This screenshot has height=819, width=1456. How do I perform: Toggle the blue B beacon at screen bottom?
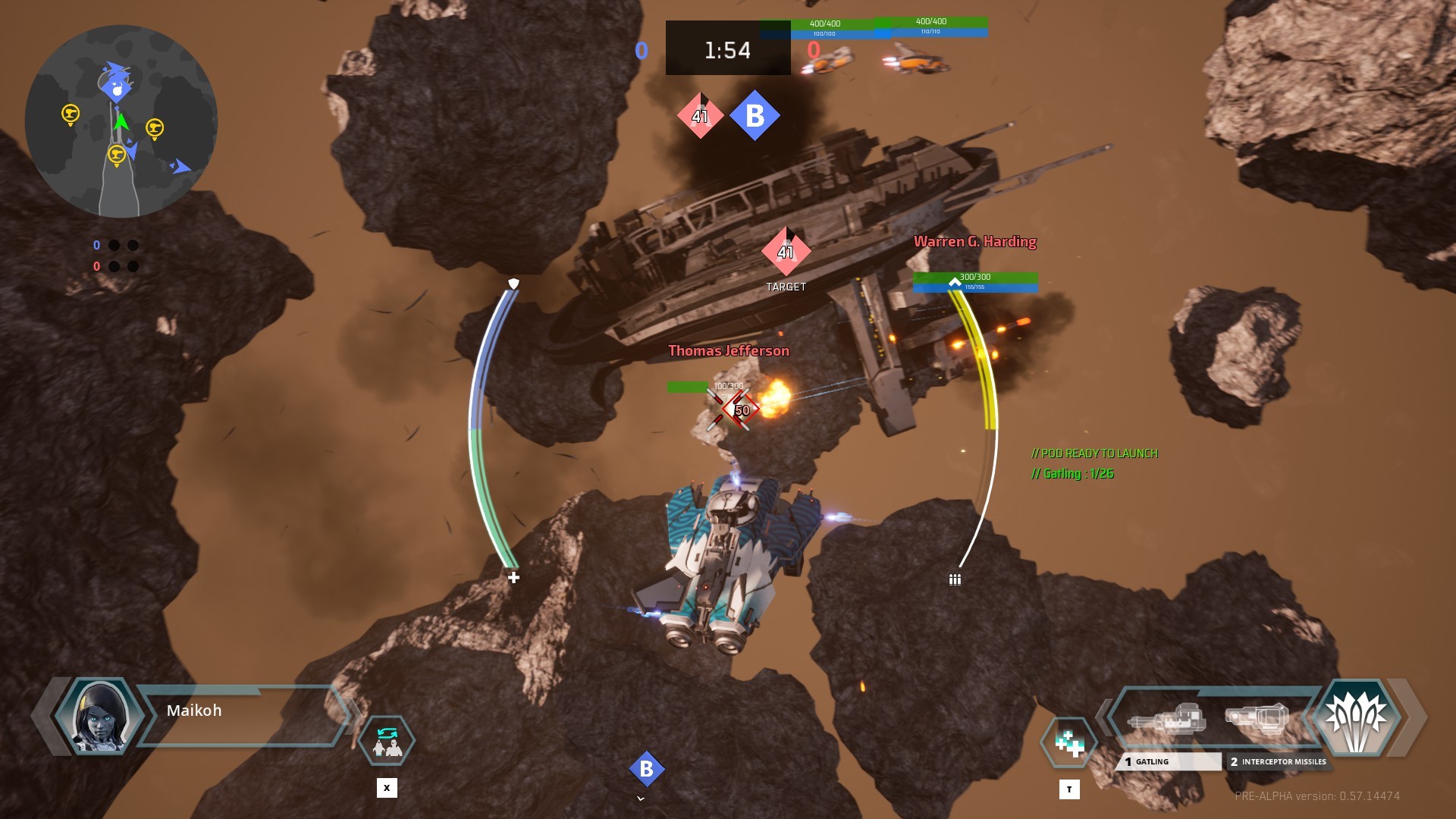pos(646,769)
